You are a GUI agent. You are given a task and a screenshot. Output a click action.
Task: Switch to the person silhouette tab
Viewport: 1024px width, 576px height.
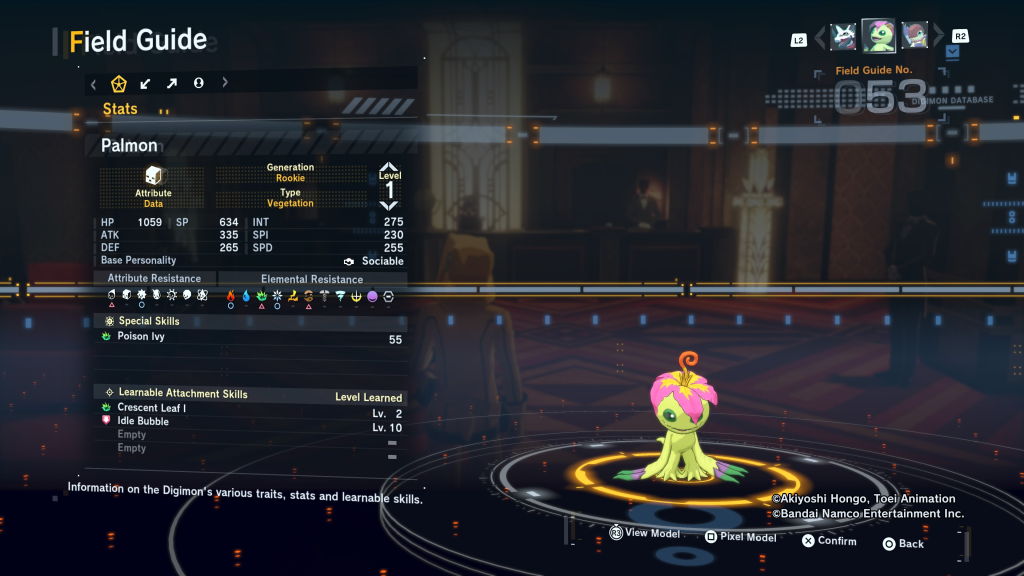point(198,83)
